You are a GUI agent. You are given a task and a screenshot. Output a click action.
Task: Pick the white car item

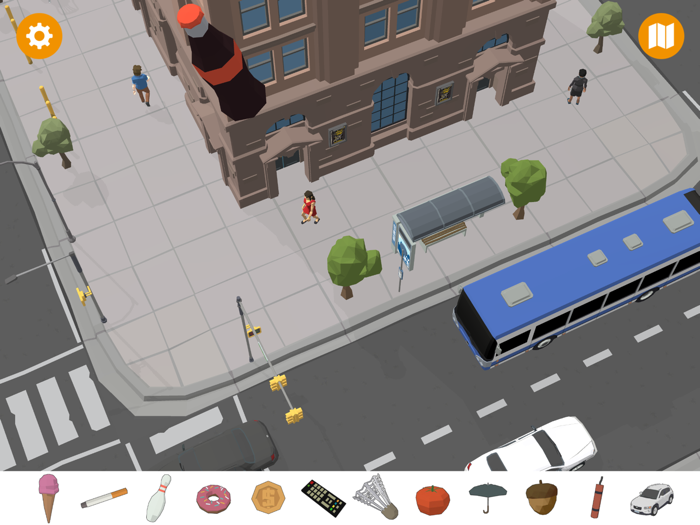click(x=651, y=497)
